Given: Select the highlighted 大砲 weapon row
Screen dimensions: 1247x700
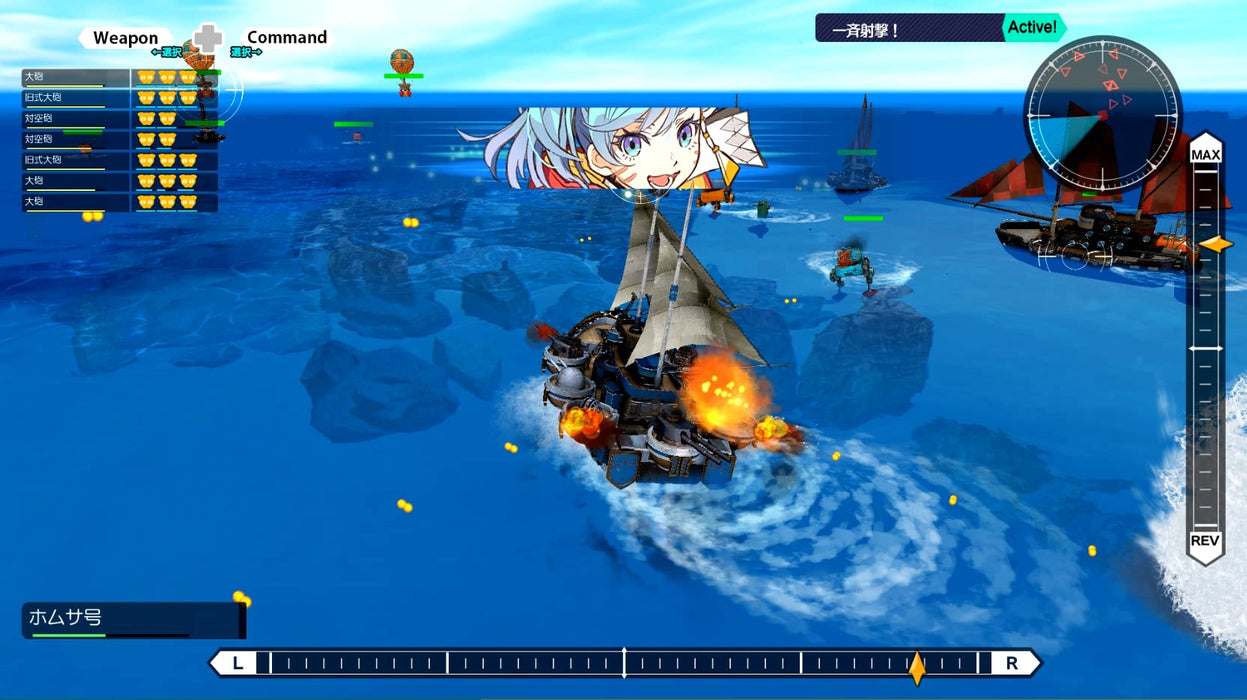Looking at the screenshot, I should point(119,77).
